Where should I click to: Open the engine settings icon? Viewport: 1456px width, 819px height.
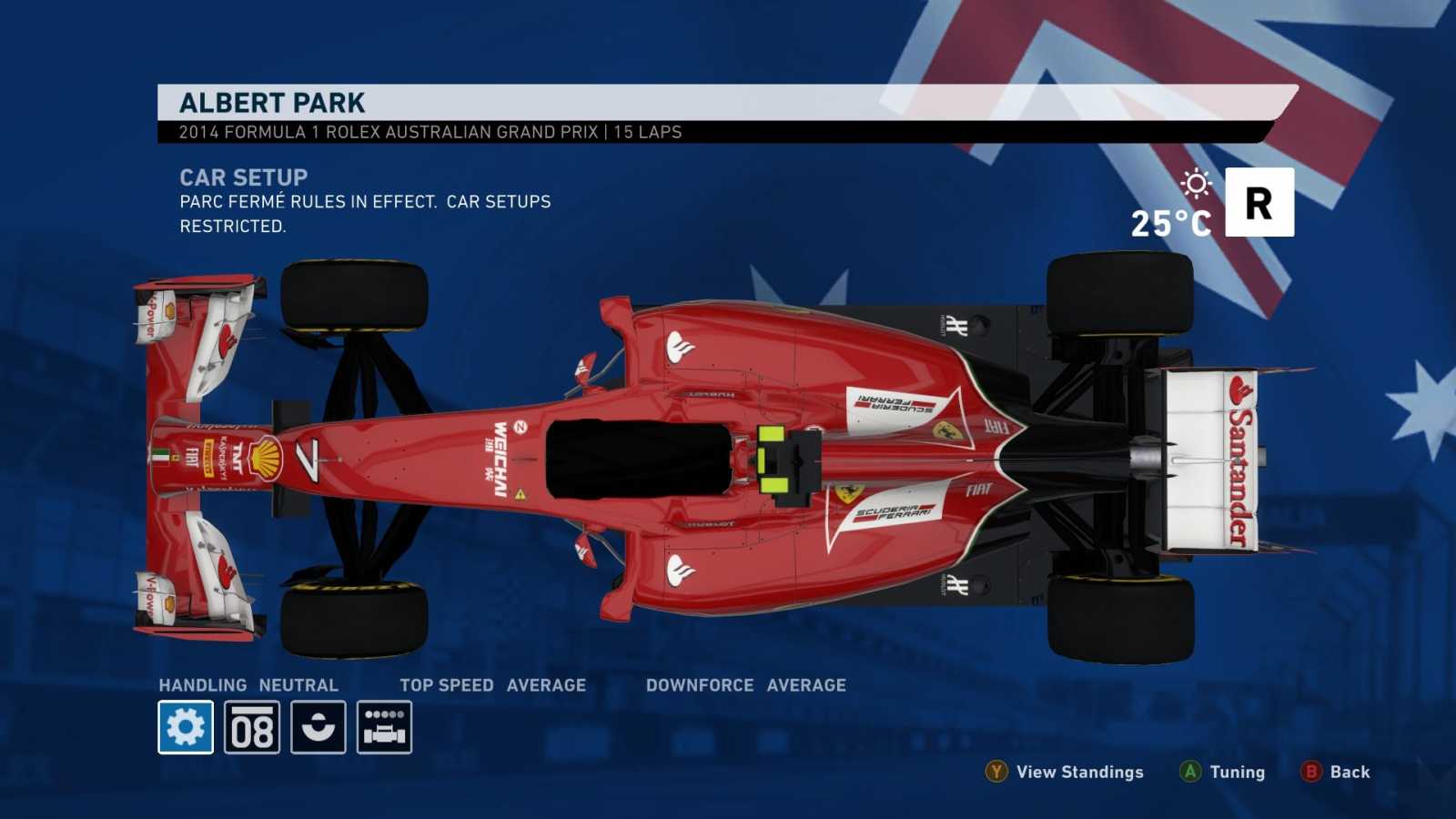[385, 725]
